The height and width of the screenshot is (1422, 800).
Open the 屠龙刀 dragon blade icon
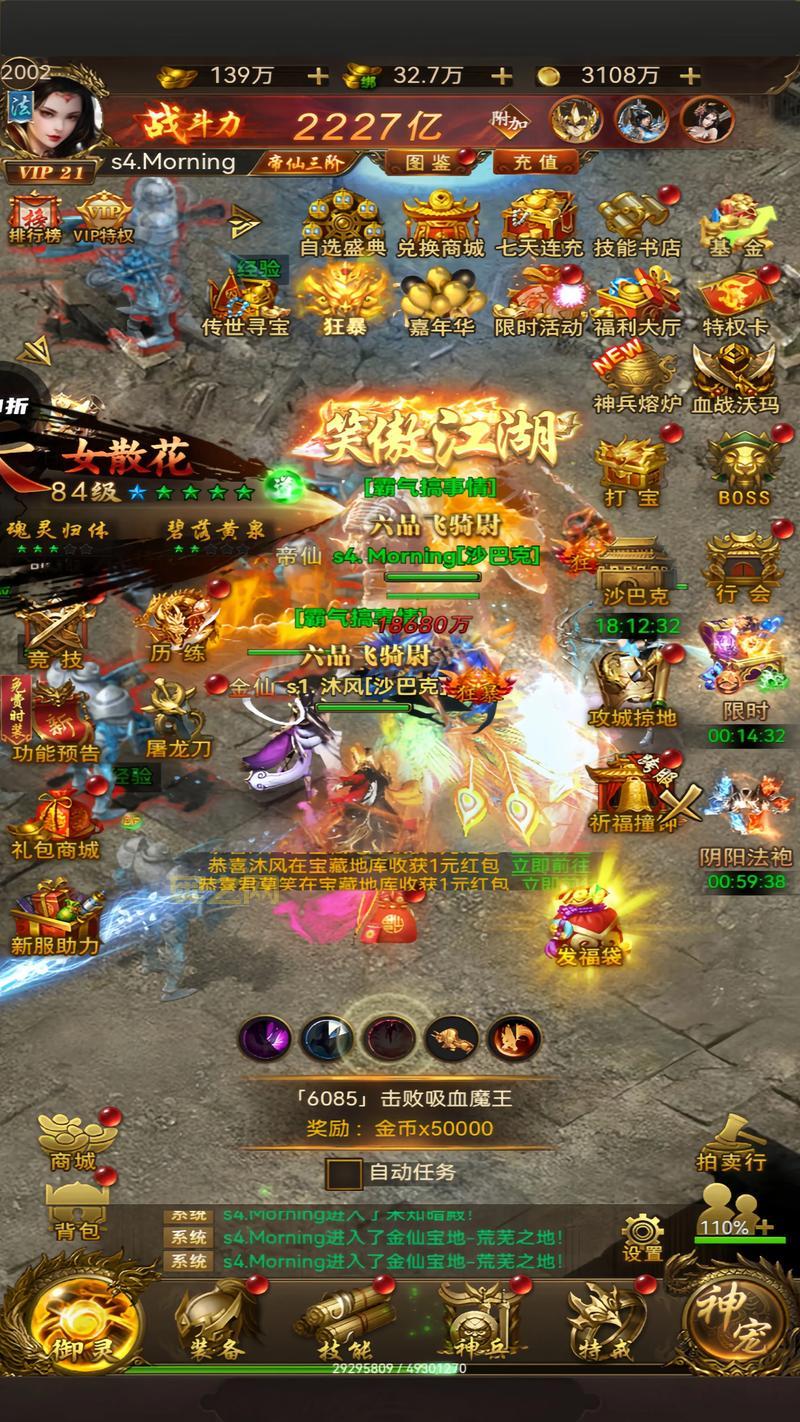point(177,718)
